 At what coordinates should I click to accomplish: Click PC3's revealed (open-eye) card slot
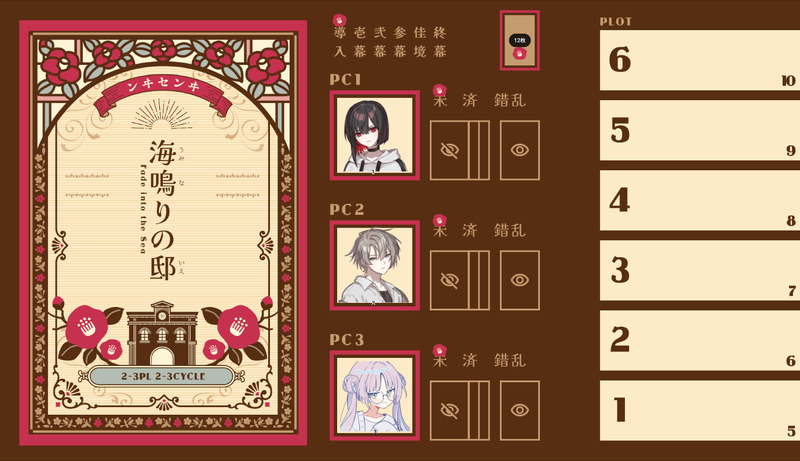pos(519,410)
